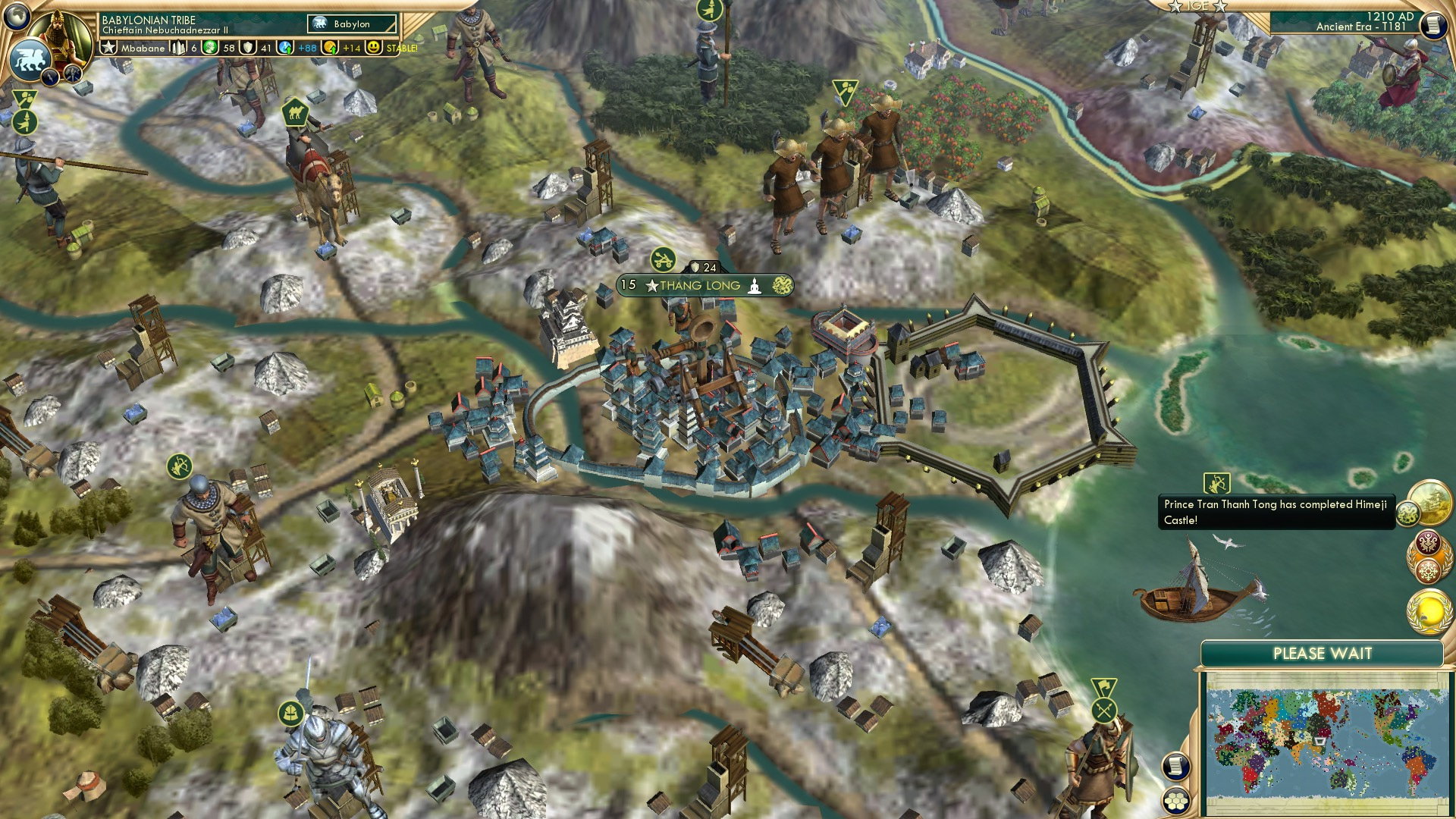Open the notification scroll beside the 1210 AD date

tap(1436, 25)
